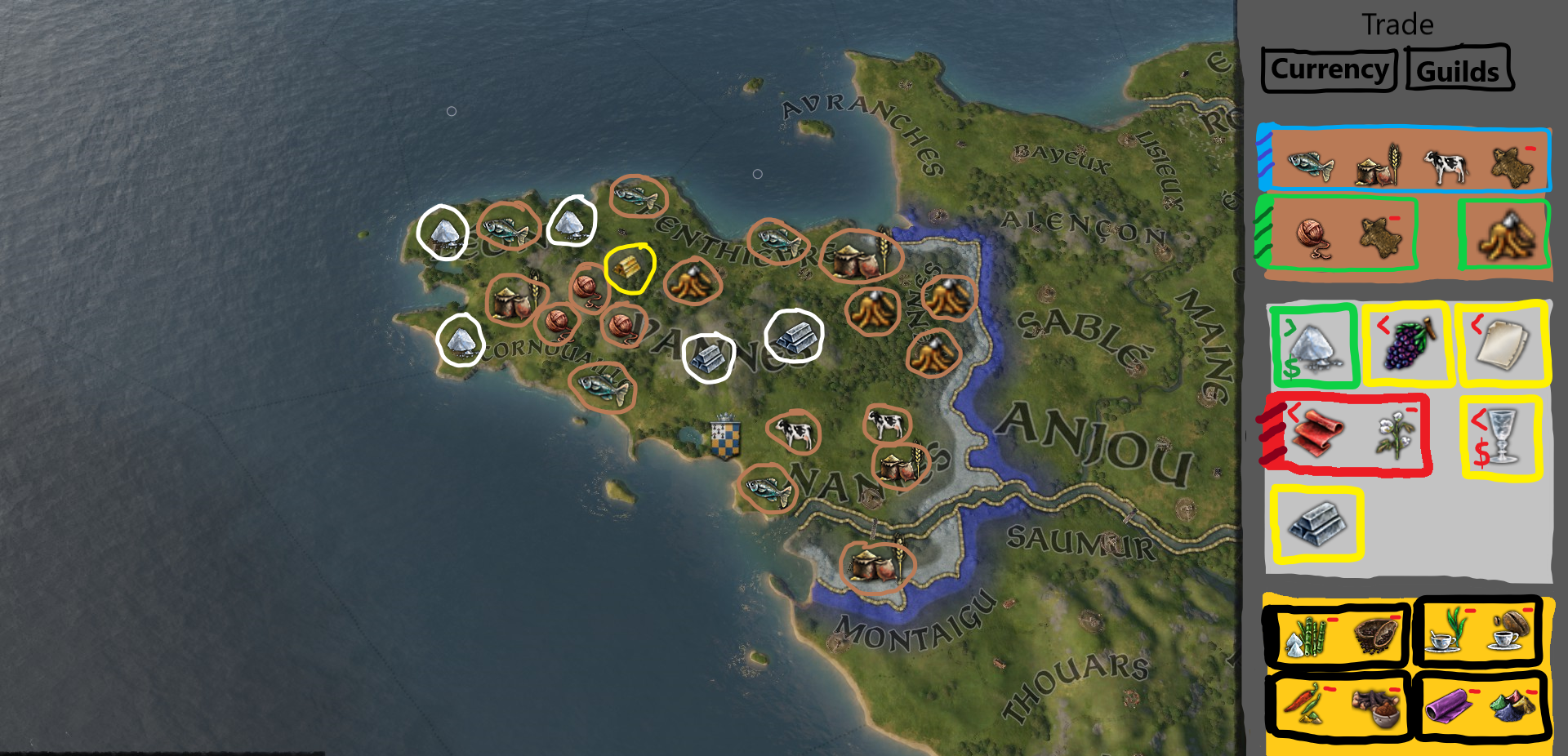Expand the red chevron beside the grapes
The image size is (1568, 756).
(x=1383, y=323)
